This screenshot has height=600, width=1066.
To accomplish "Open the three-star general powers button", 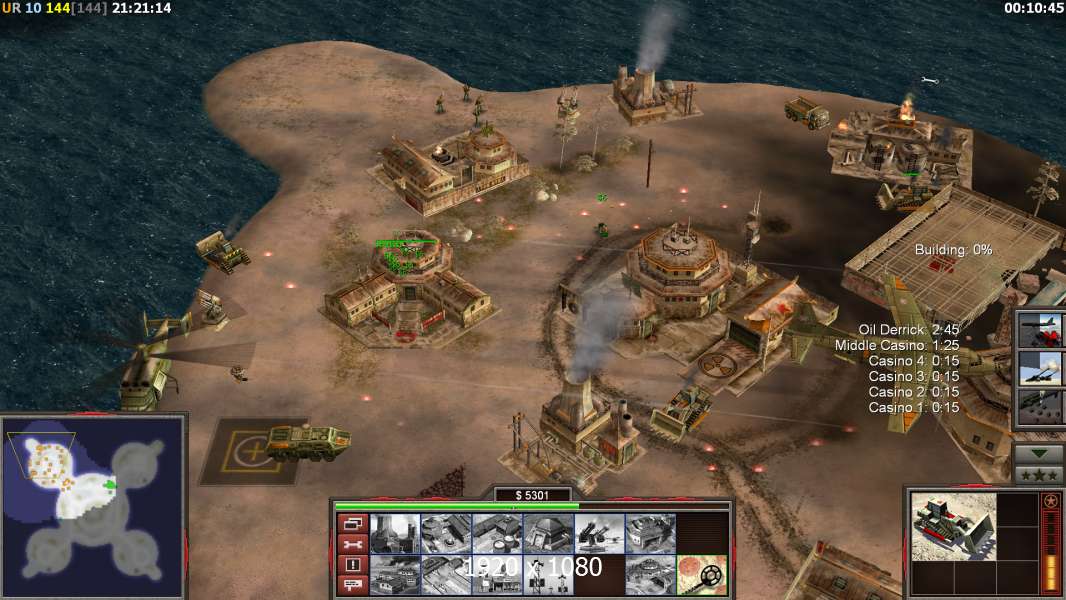I will point(1039,474).
